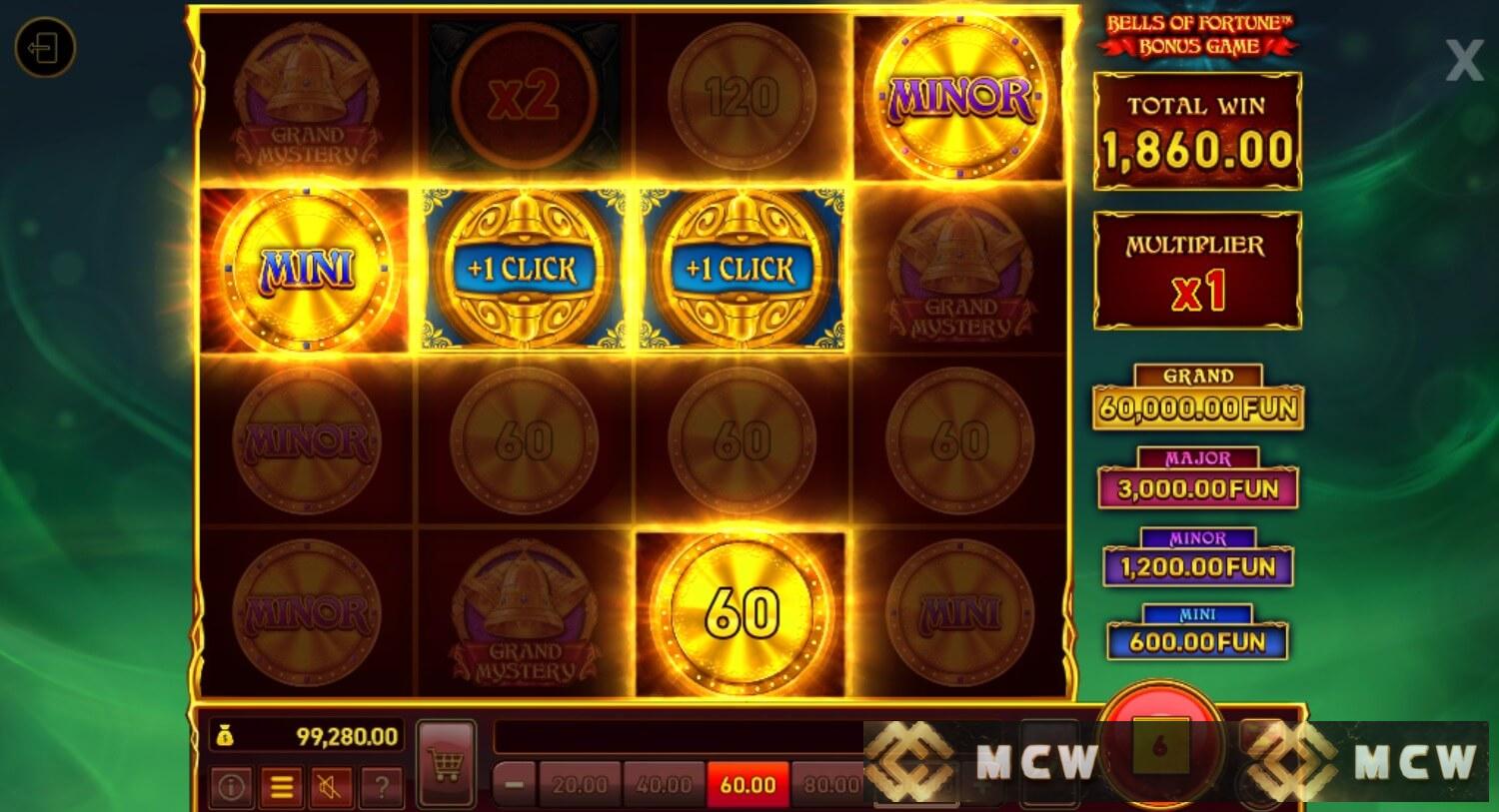The height and width of the screenshot is (812, 1499).
Task: Select the 20.00 bet value
Action: click(x=581, y=785)
